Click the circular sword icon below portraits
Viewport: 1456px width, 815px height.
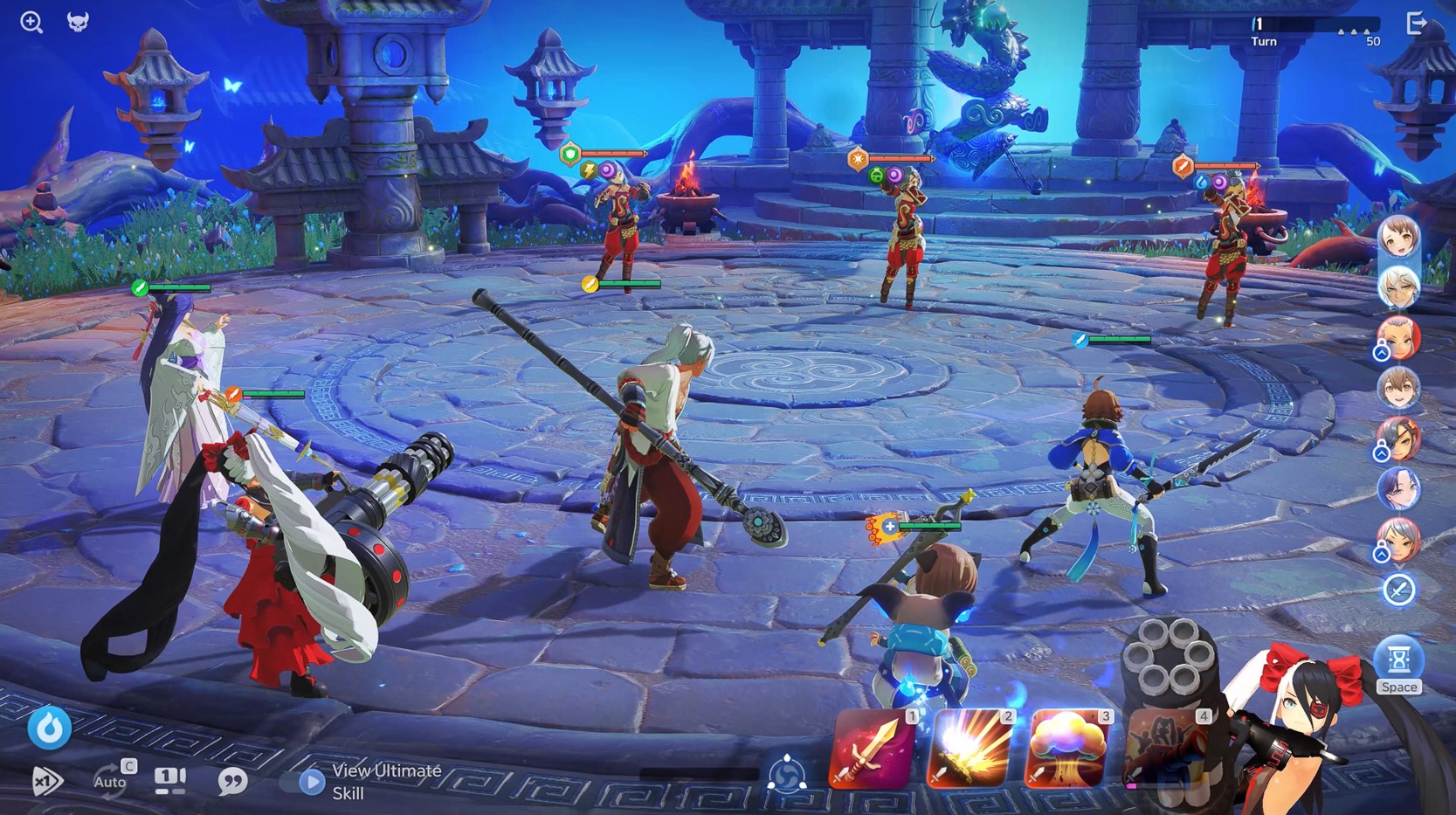pos(1397,591)
